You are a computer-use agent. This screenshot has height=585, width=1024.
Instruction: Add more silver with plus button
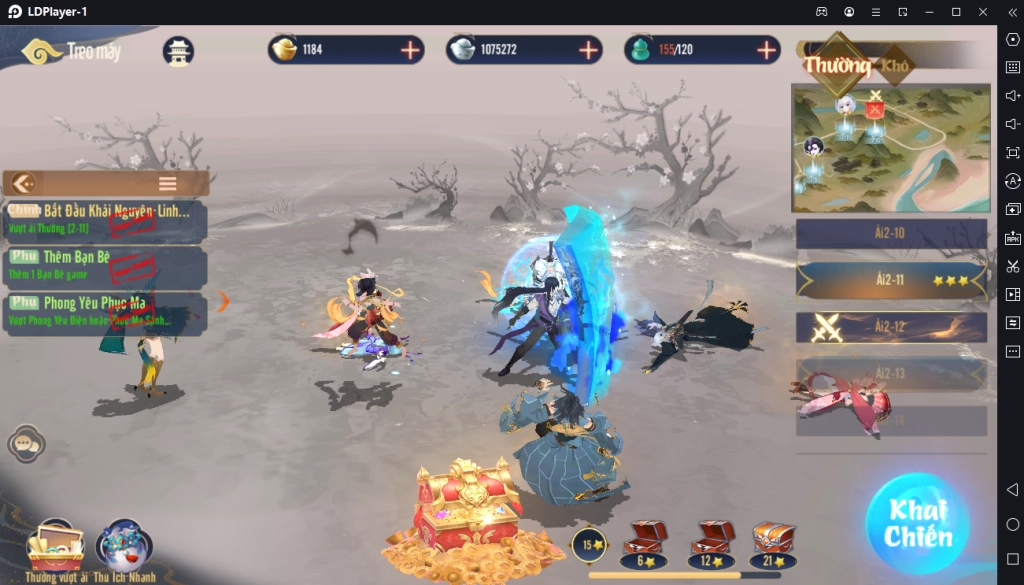coord(588,50)
